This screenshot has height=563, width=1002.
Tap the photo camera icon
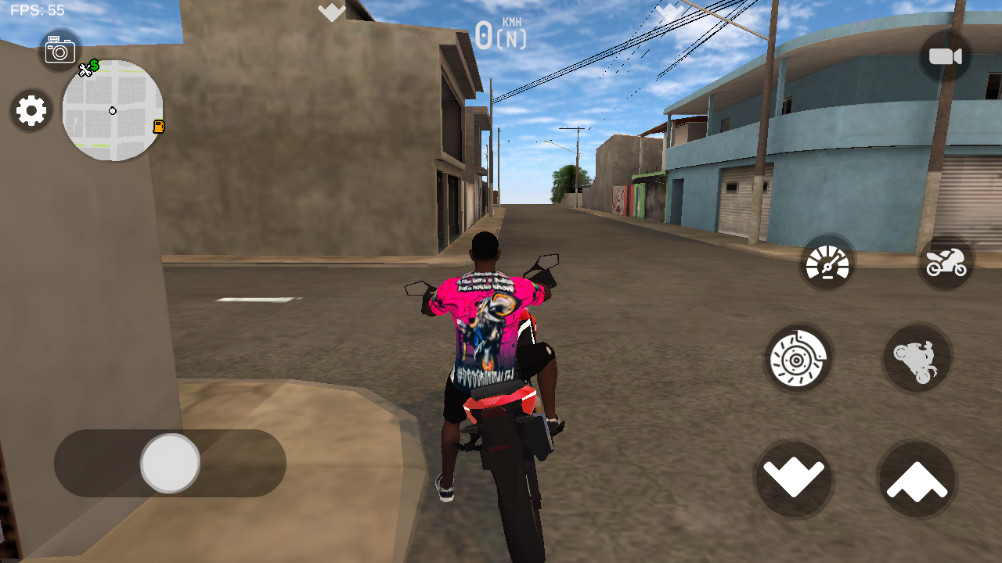click(x=59, y=49)
